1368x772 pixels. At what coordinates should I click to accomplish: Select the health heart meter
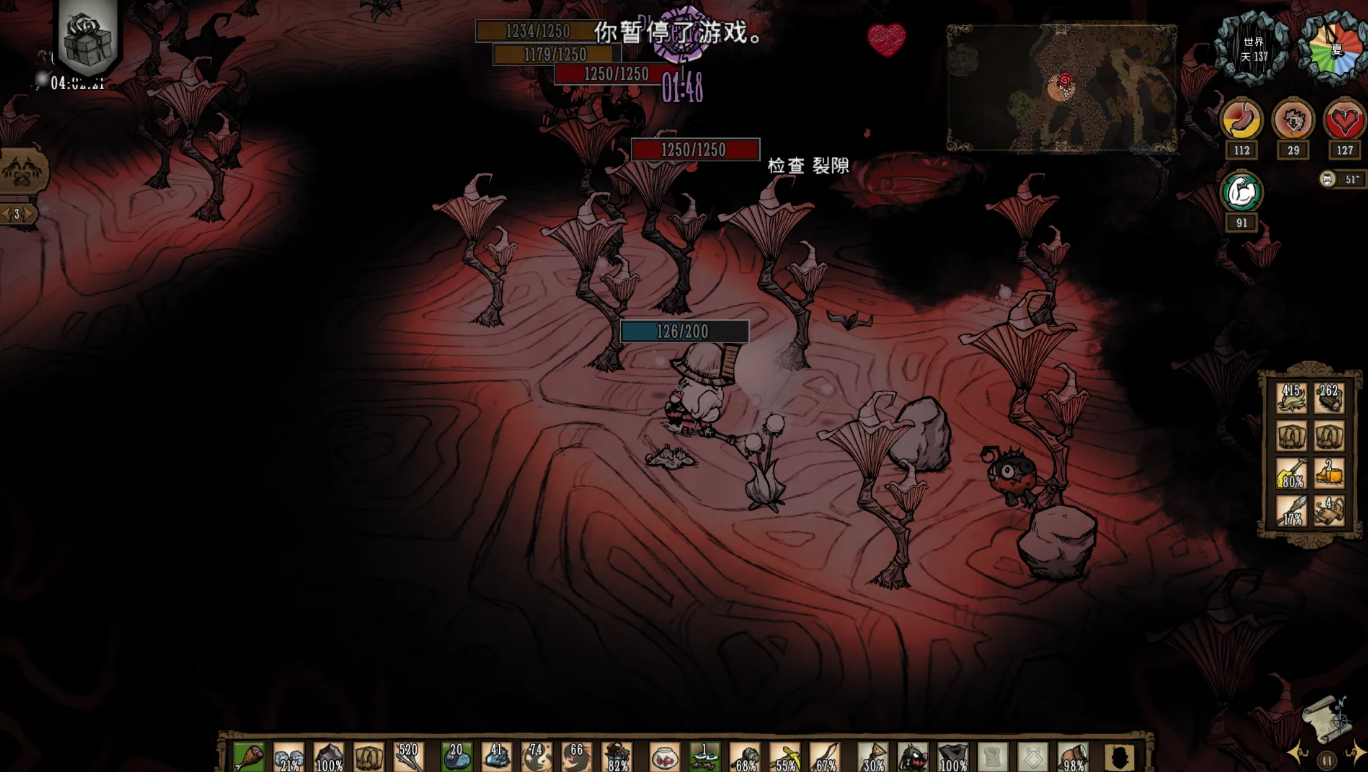pyautogui.click(x=1344, y=121)
